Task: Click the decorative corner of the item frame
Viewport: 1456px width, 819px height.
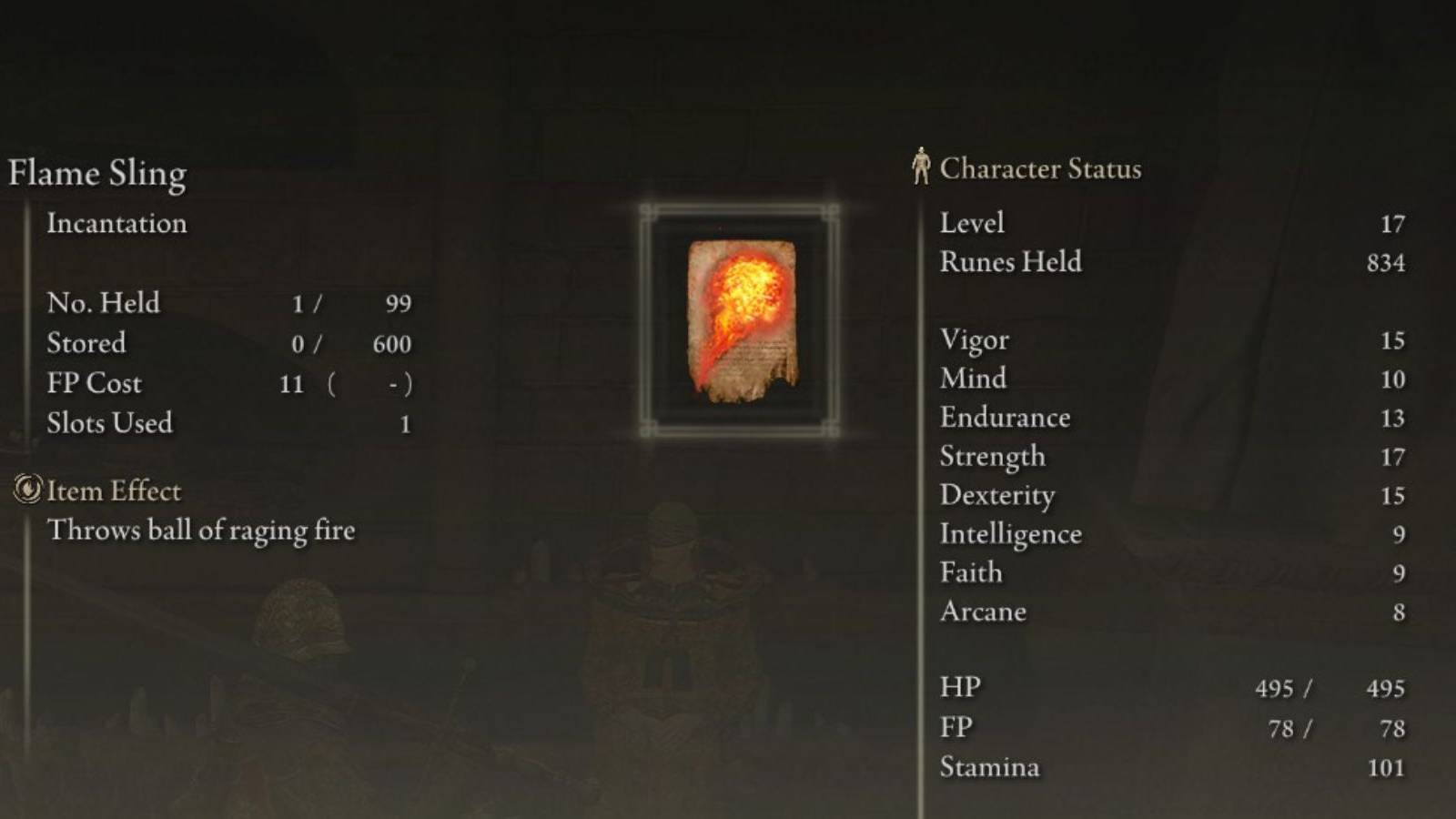Action: tap(648, 210)
